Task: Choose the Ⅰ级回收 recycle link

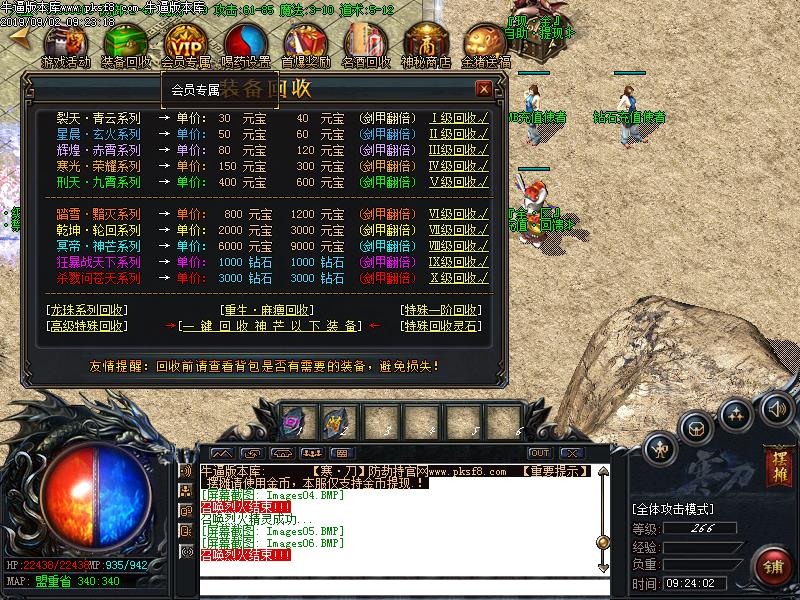Action: coord(459,119)
